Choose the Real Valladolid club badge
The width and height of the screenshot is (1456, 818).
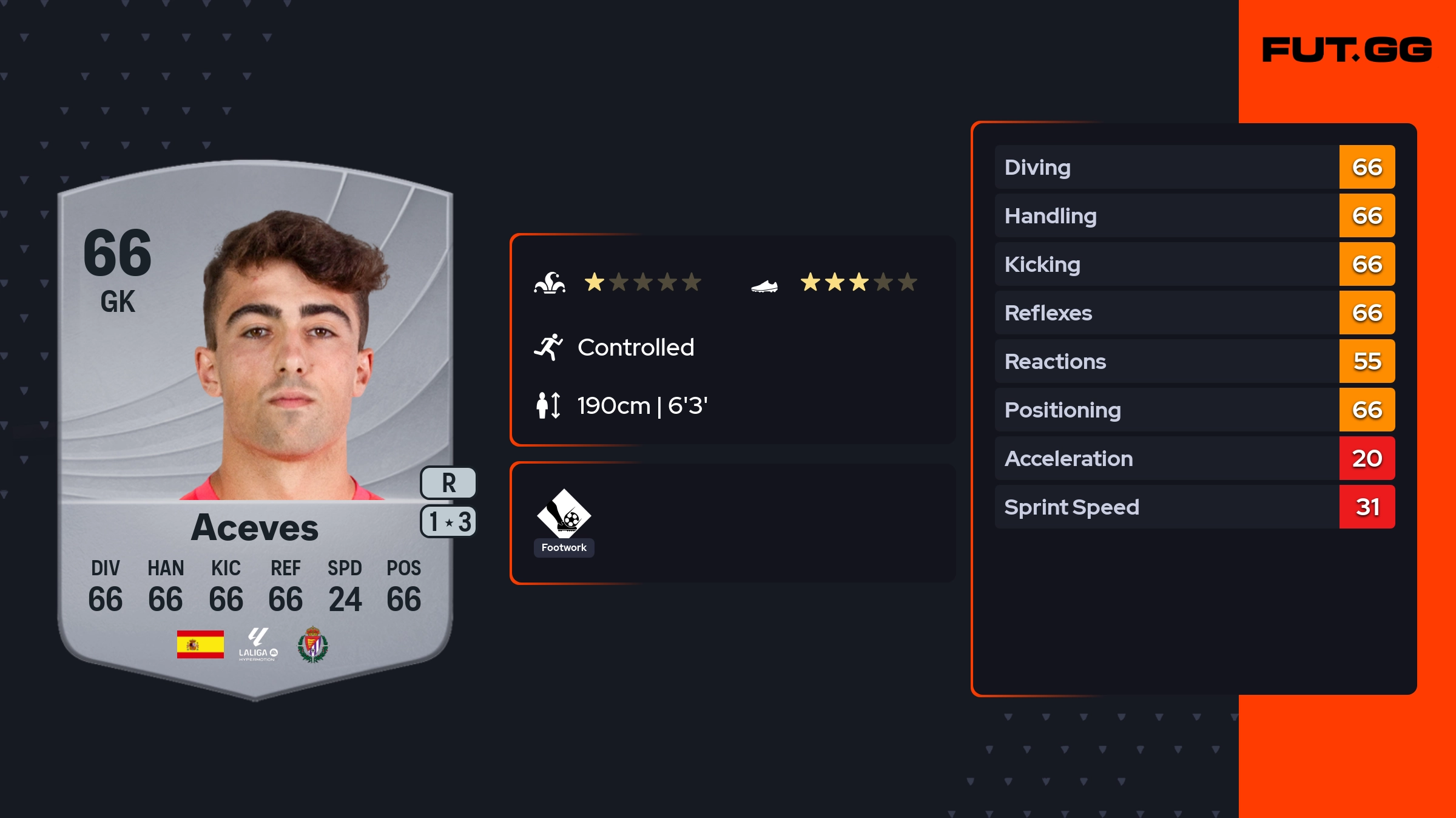(x=312, y=644)
